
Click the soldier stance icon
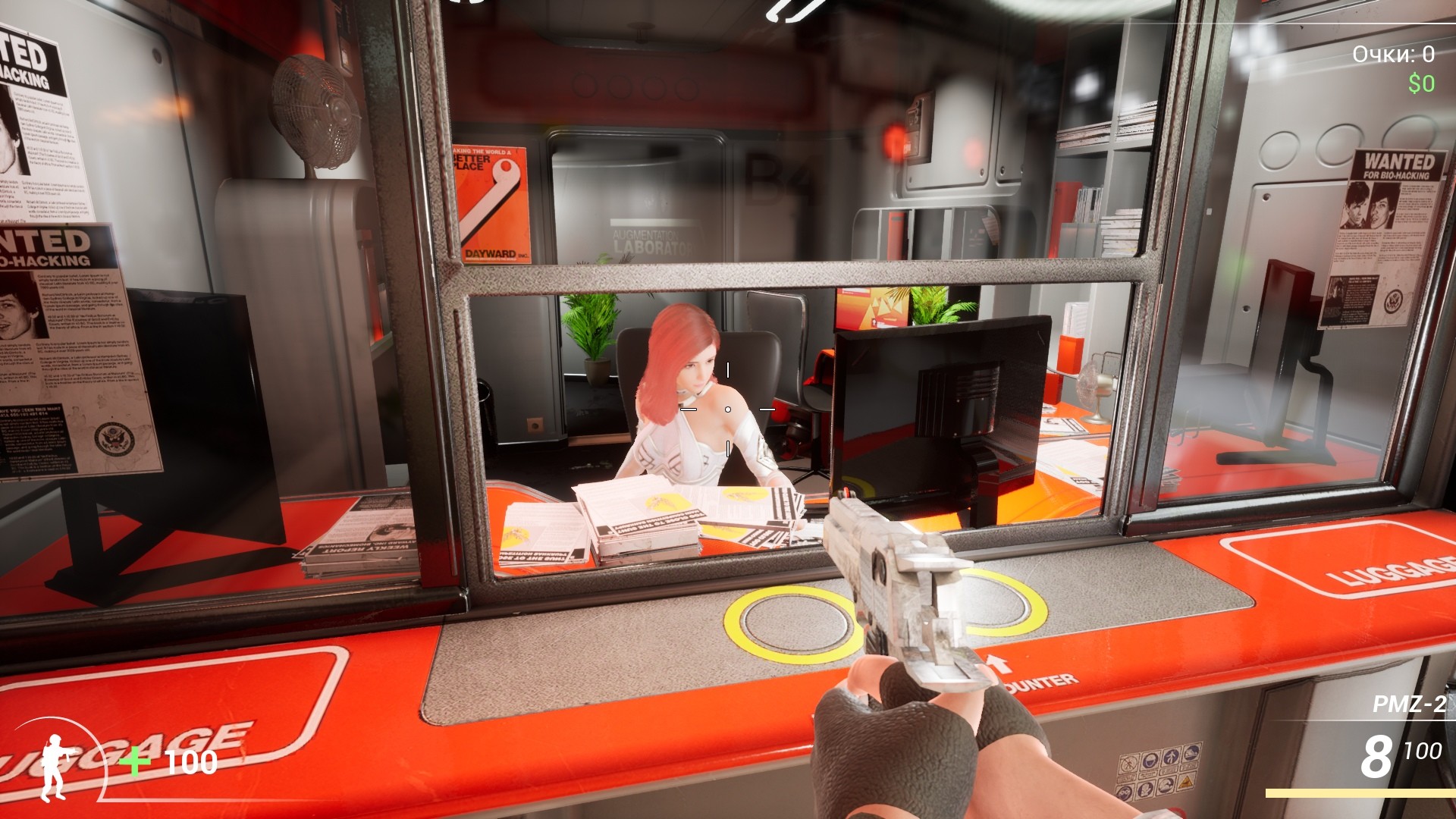point(55,767)
